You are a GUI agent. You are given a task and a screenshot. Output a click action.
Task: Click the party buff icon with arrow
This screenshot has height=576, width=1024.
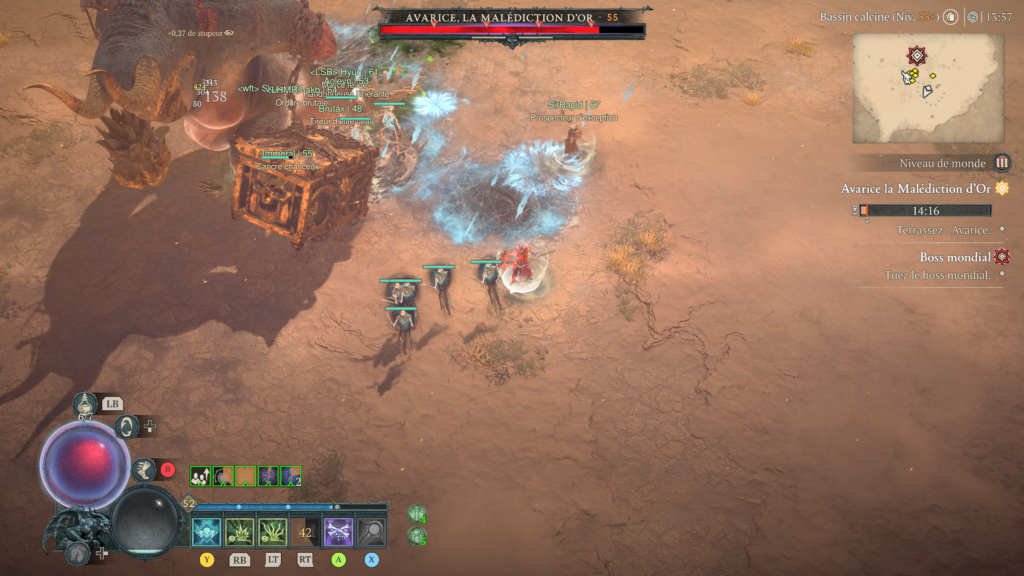pyautogui.click(x=200, y=476)
